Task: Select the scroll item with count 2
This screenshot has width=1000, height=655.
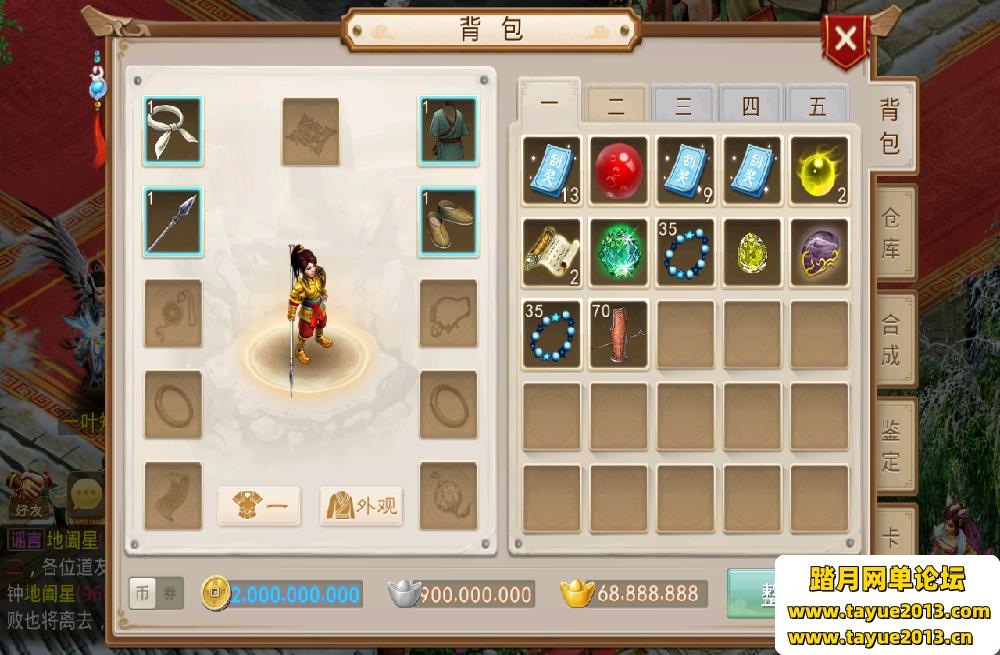Action: pos(551,251)
